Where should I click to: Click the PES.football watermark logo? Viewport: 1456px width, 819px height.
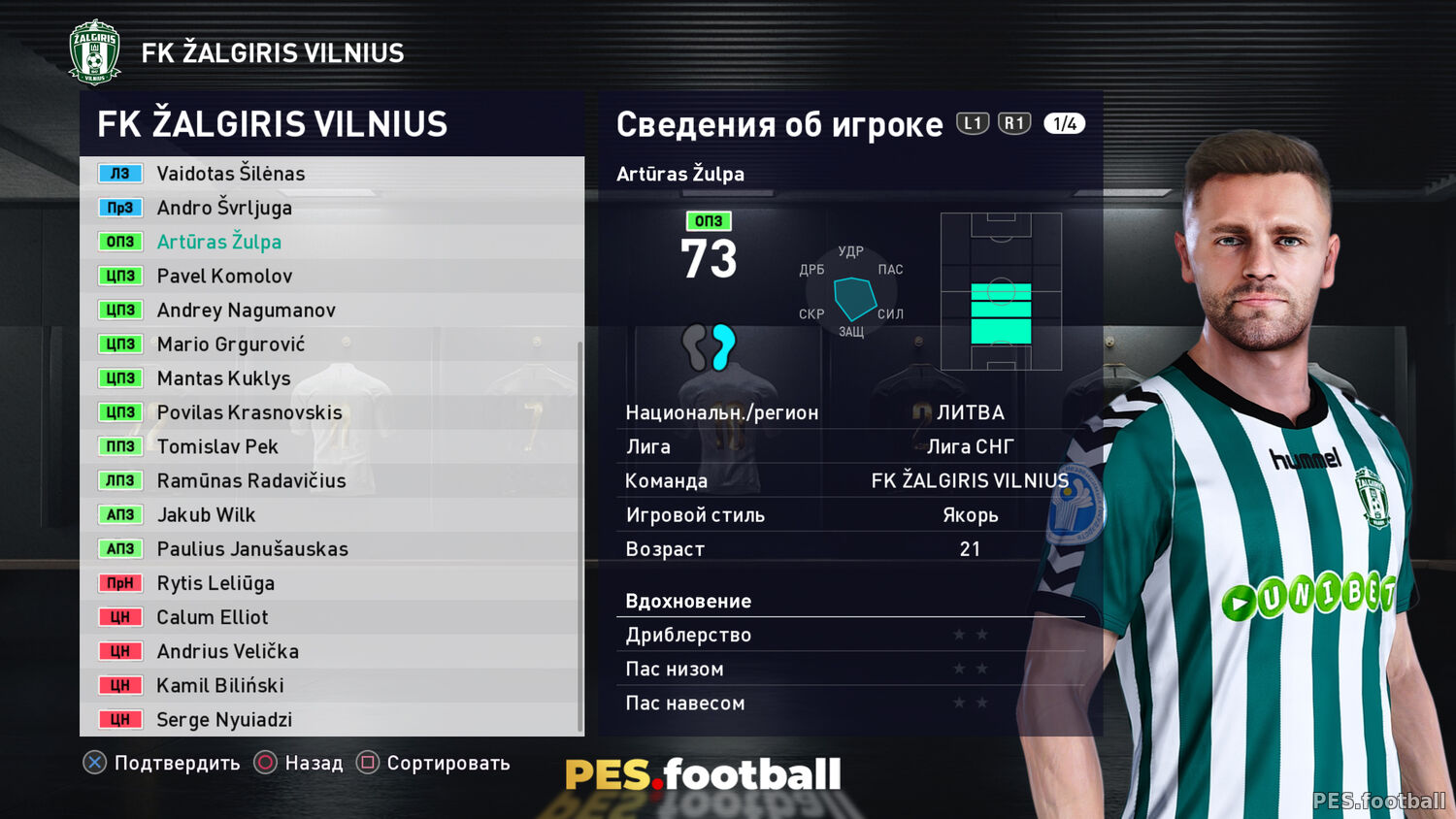703,774
